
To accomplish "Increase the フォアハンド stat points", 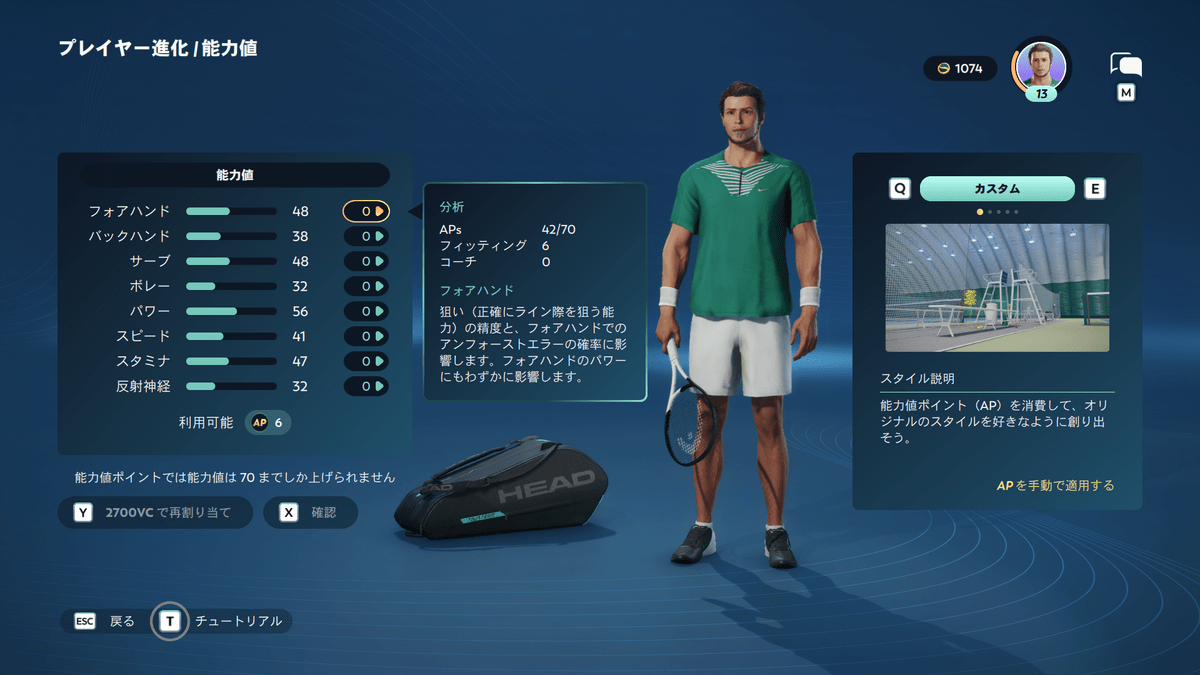I will click(379, 211).
